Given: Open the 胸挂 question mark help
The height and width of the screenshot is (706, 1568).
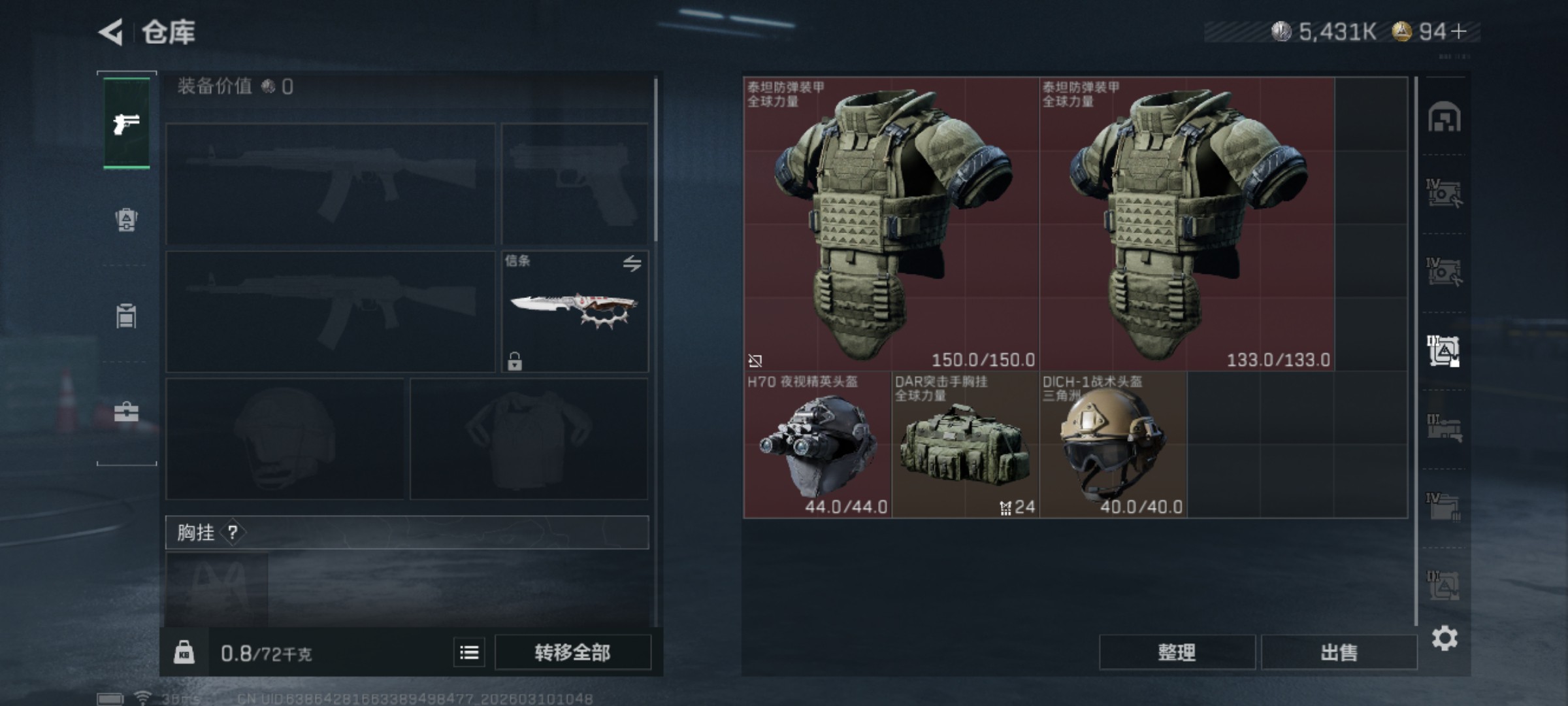Looking at the screenshot, I should (x=233, y=533).
